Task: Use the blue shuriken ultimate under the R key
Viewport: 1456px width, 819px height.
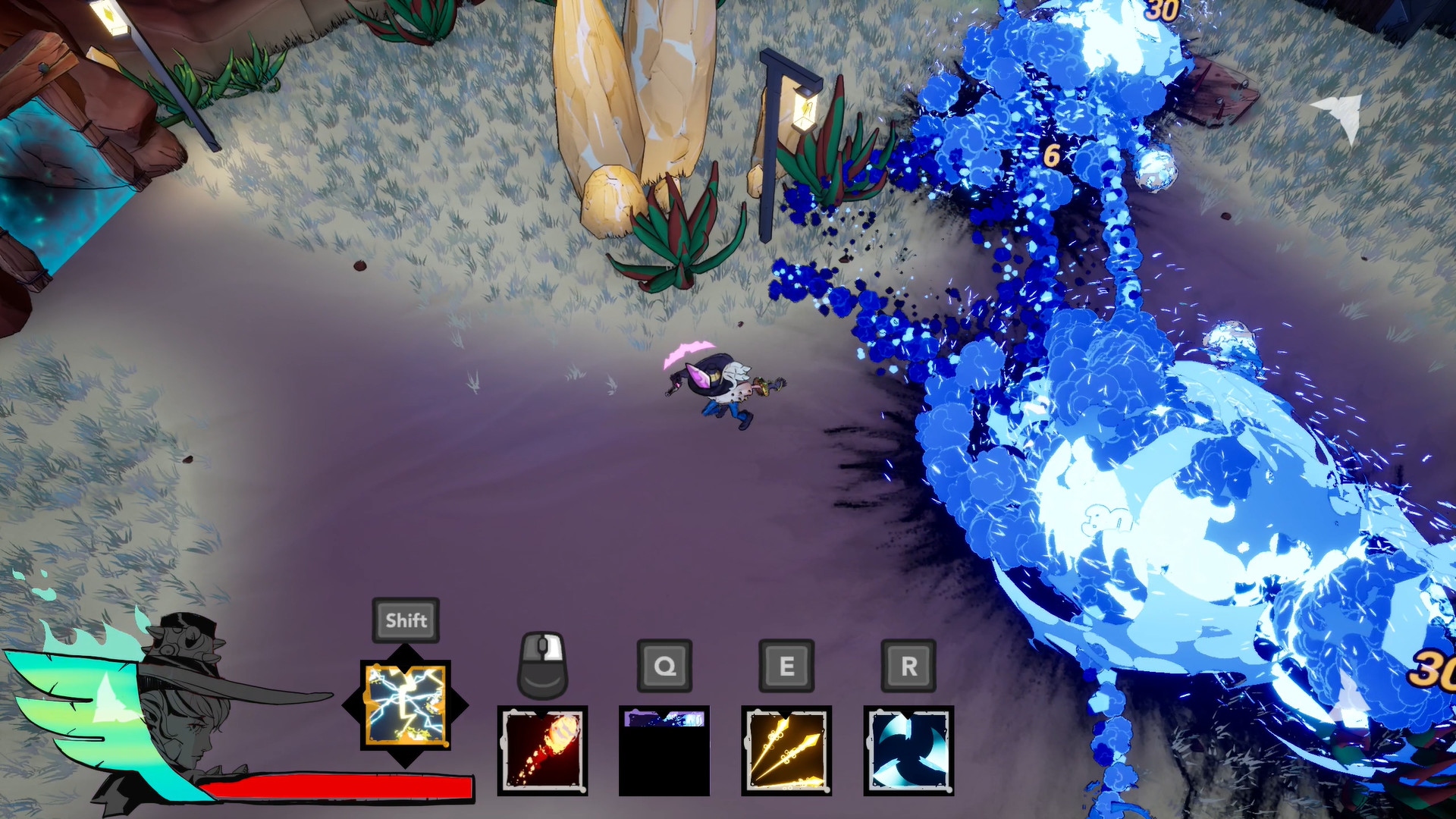Action: coord(907,751)
